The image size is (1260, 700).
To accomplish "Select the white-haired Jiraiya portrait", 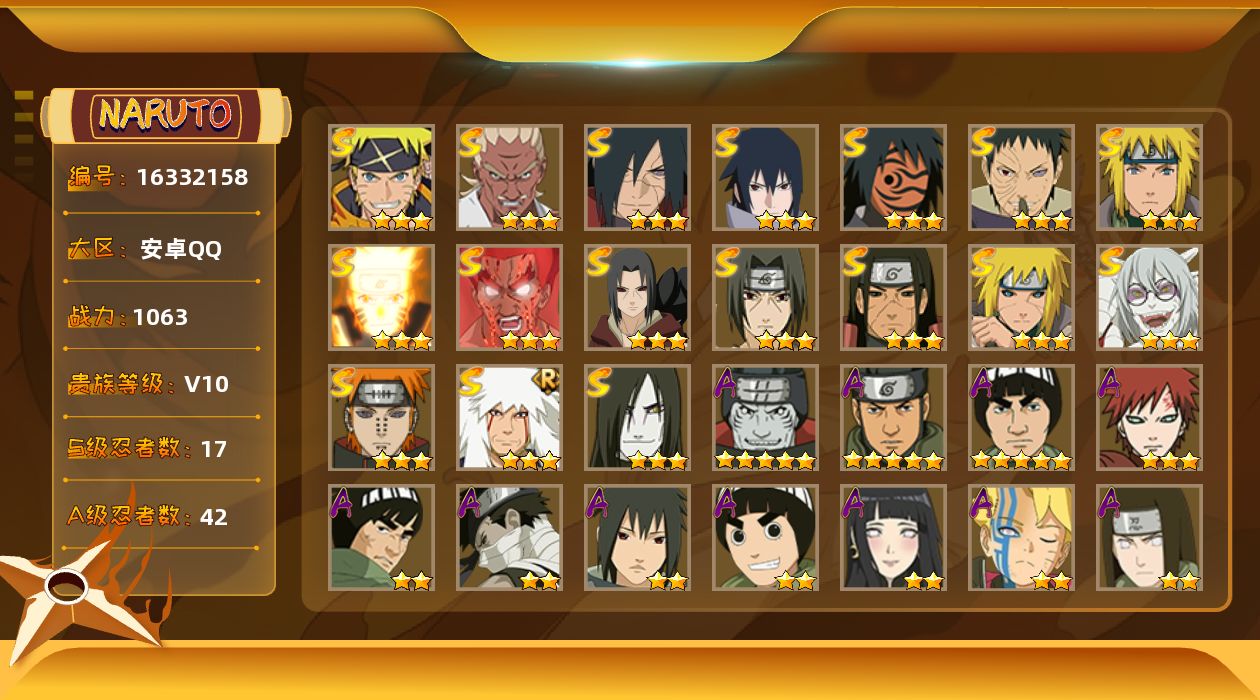I will (x=509, y=417).
